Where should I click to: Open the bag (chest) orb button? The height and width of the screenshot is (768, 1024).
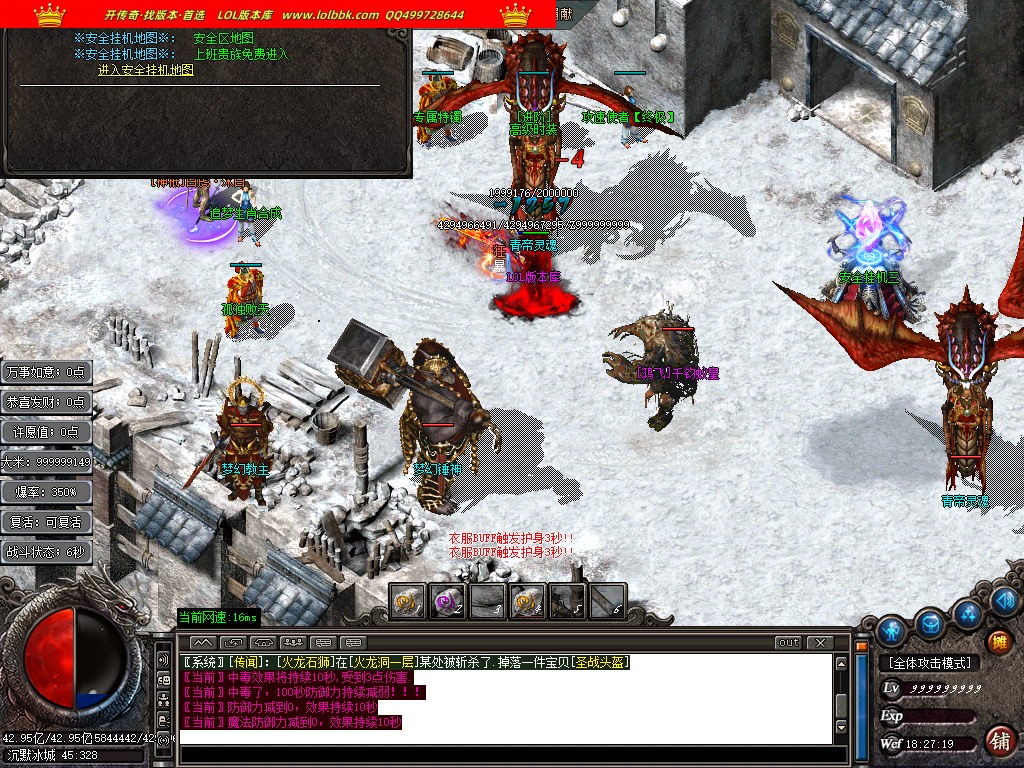pyautogui.click(x=931, y=624)
